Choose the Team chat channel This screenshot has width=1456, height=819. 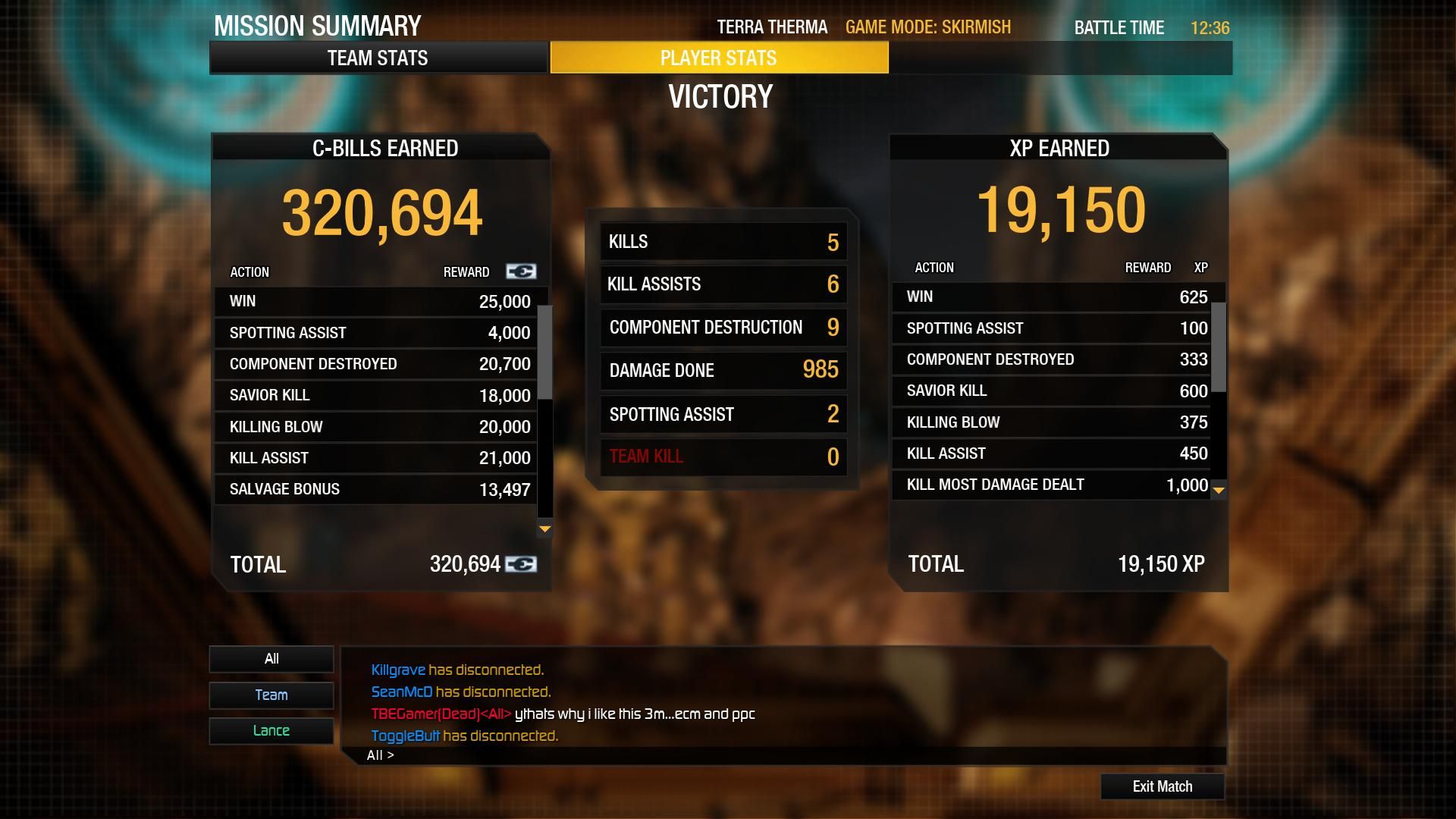pyautogui.click(x=271, y=695)
